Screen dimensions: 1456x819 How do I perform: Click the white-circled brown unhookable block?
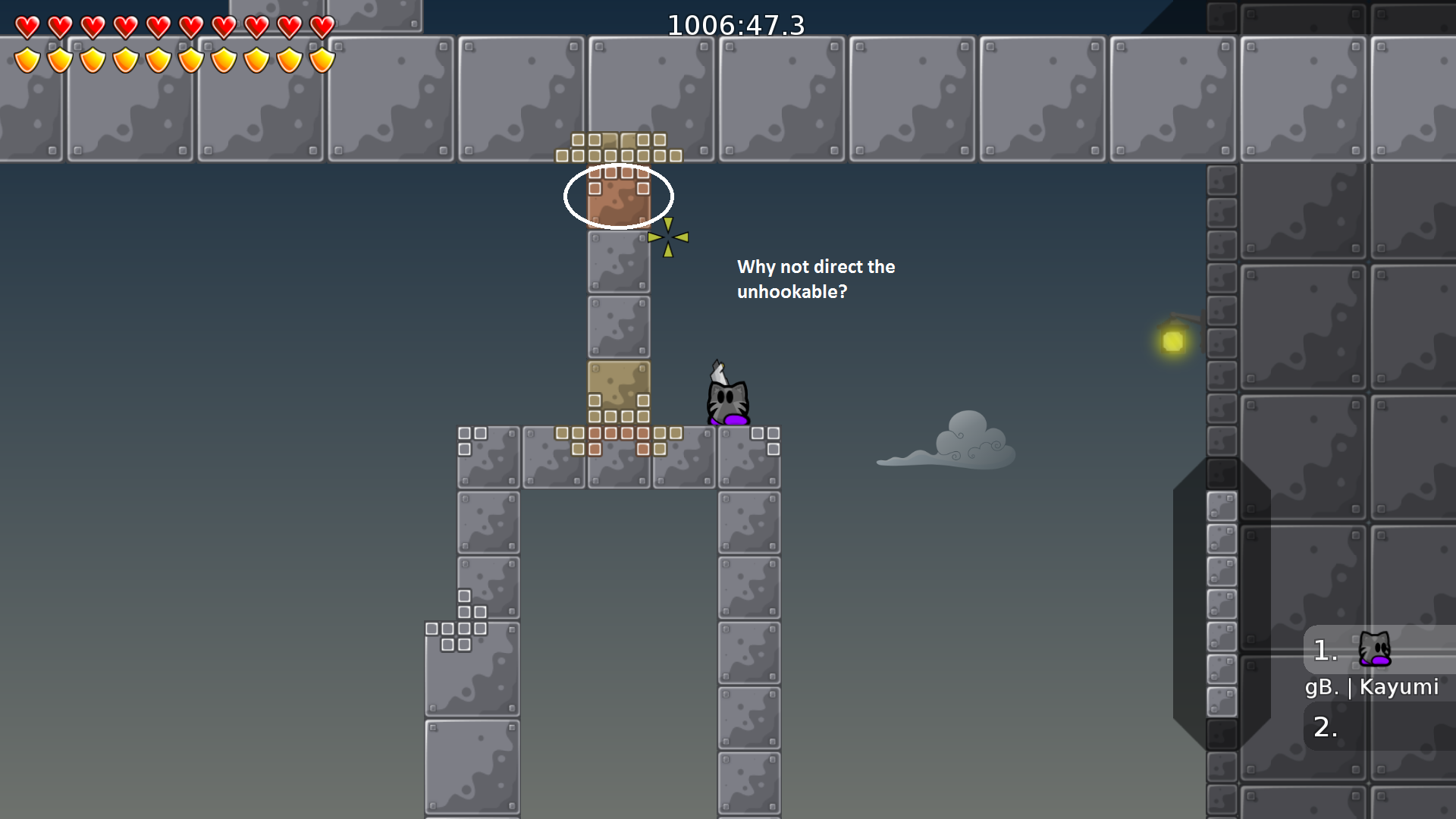point(619,196)
